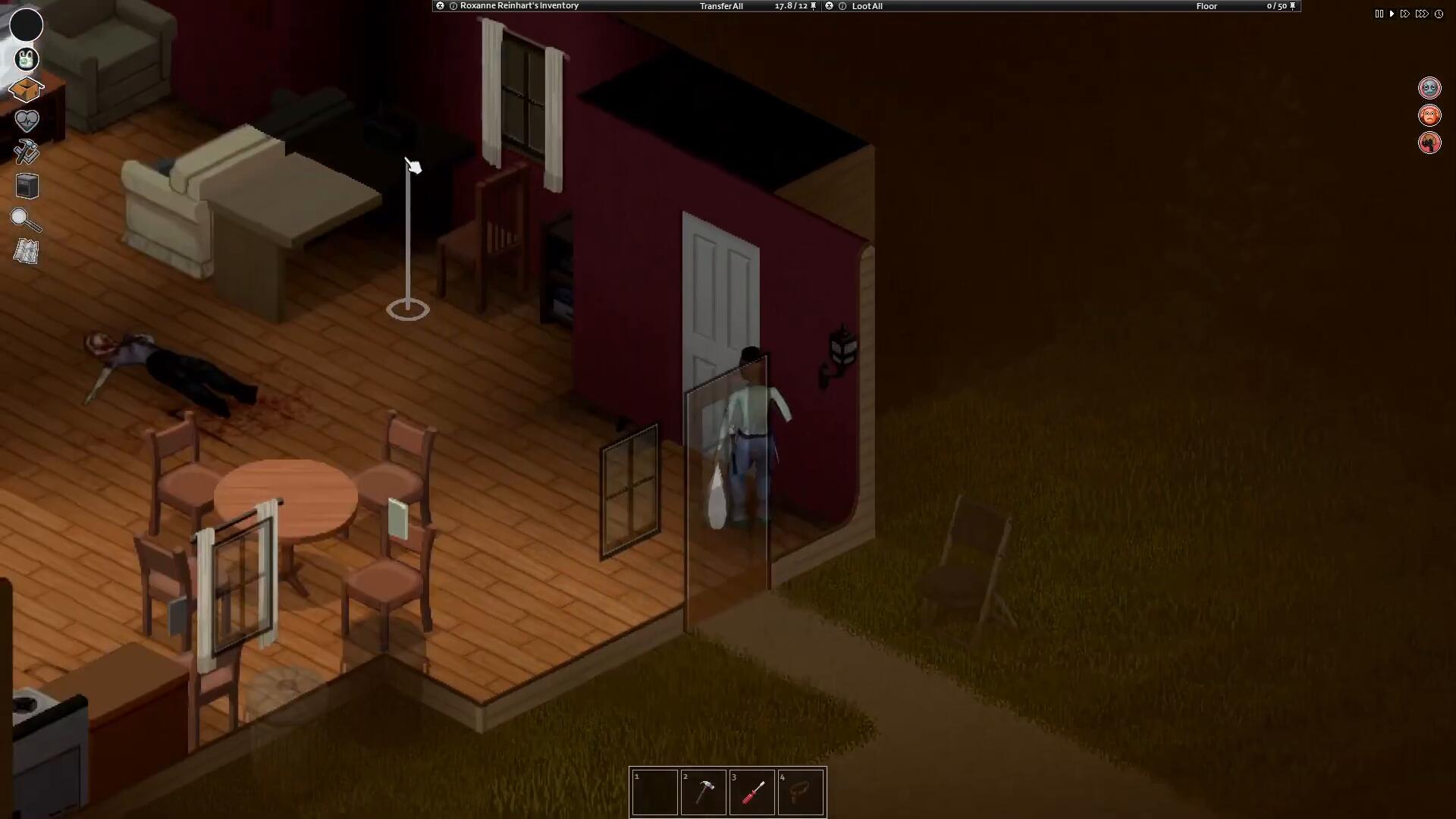This screenshot has width=1456, height=819.
Task: Click the plastic bag icon under the black circle
Action: click(x=27, y=59)
